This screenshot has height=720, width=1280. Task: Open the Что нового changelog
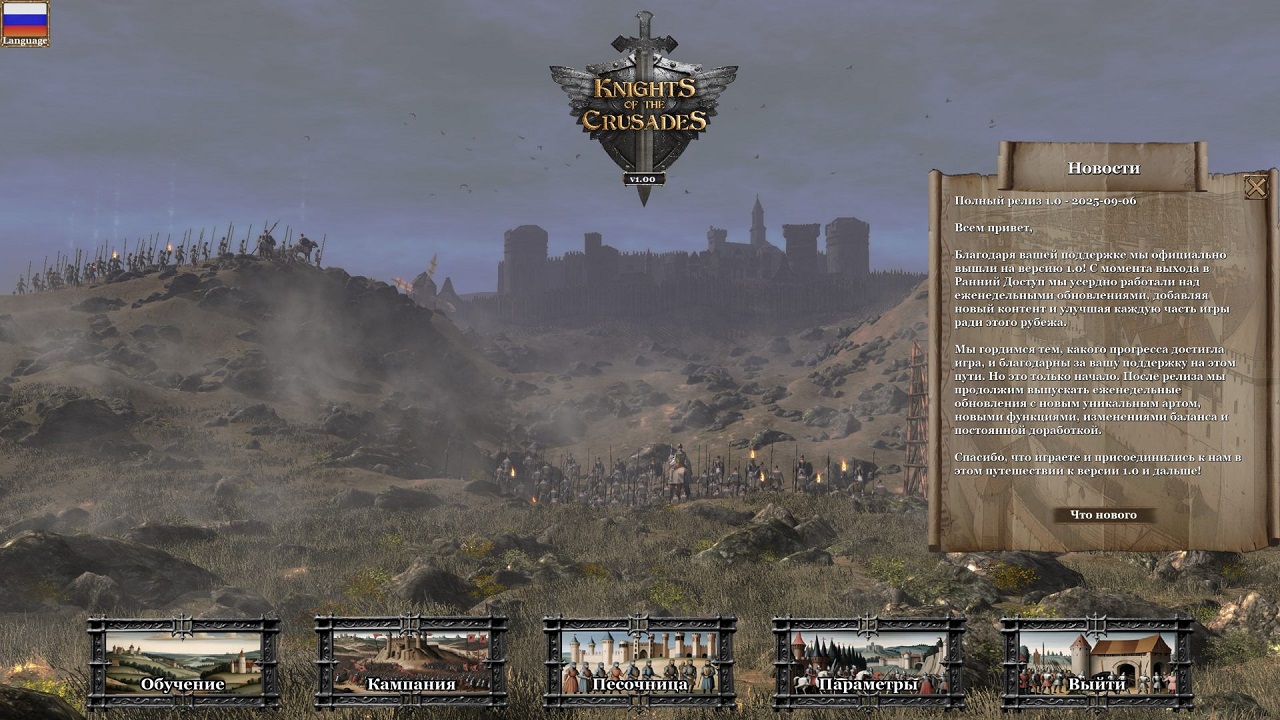click(1106, 516)
